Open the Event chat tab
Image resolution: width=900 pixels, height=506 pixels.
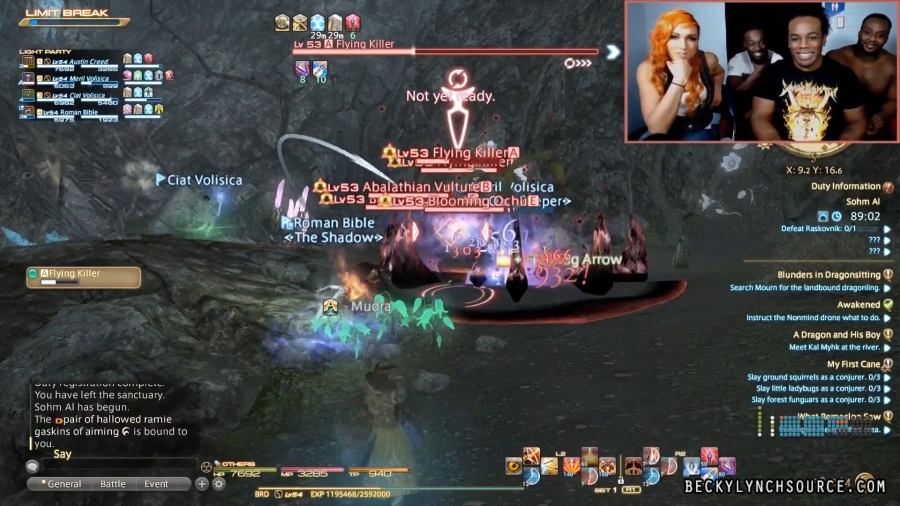156,484
